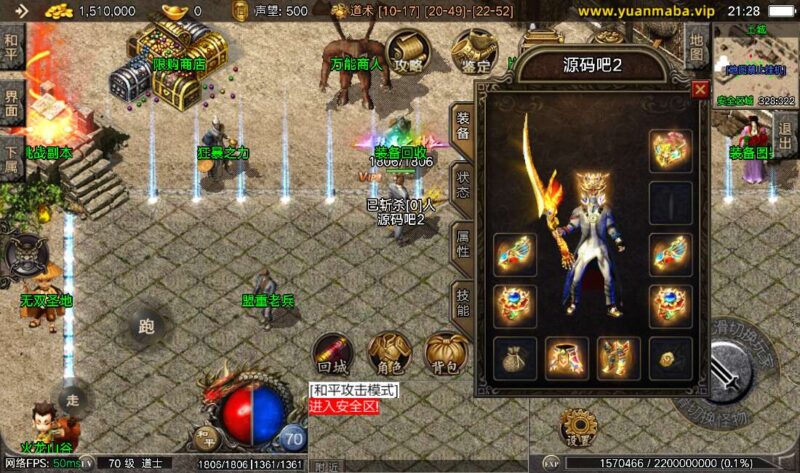The image size is (800, 473).
Task: Select the golden boots equipment slot
Action: 618,358
